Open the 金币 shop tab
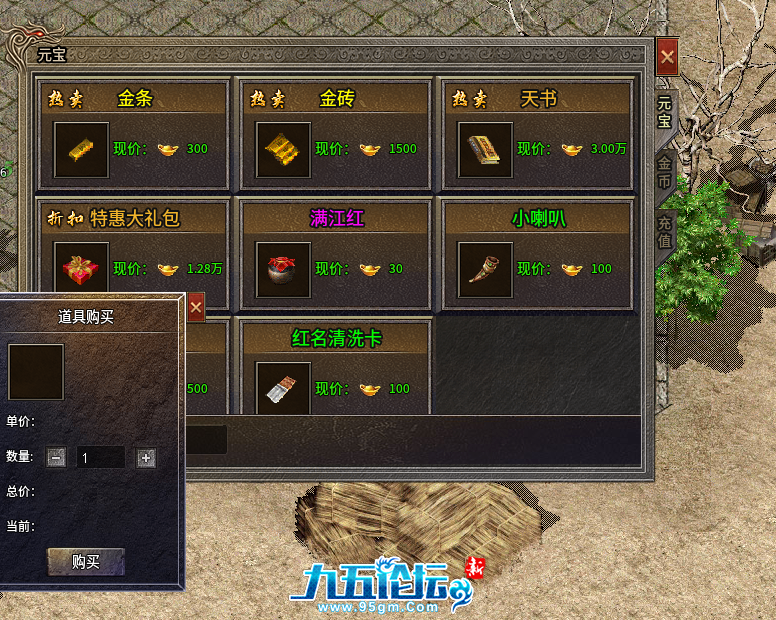 (x=664, y=172)
